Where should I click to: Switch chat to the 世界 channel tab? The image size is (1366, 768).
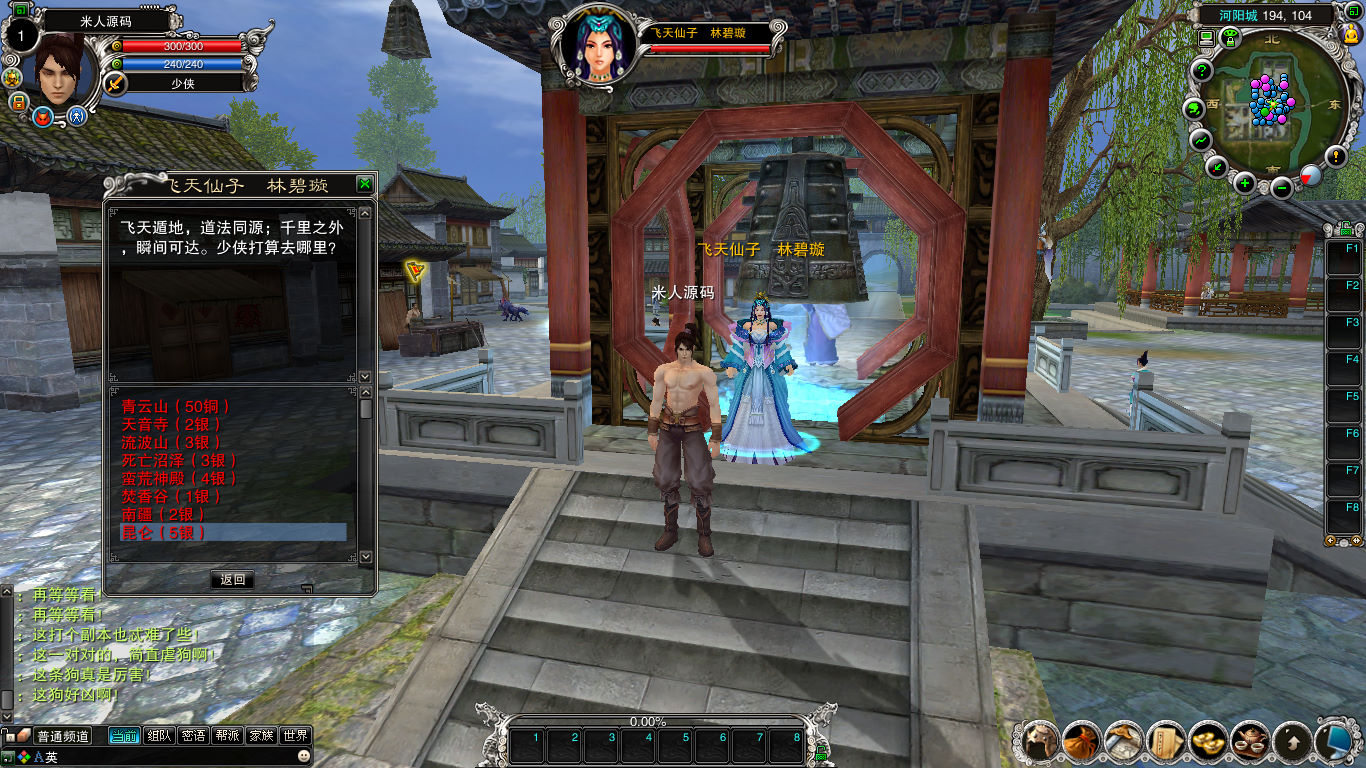click(x=294, y=736)
